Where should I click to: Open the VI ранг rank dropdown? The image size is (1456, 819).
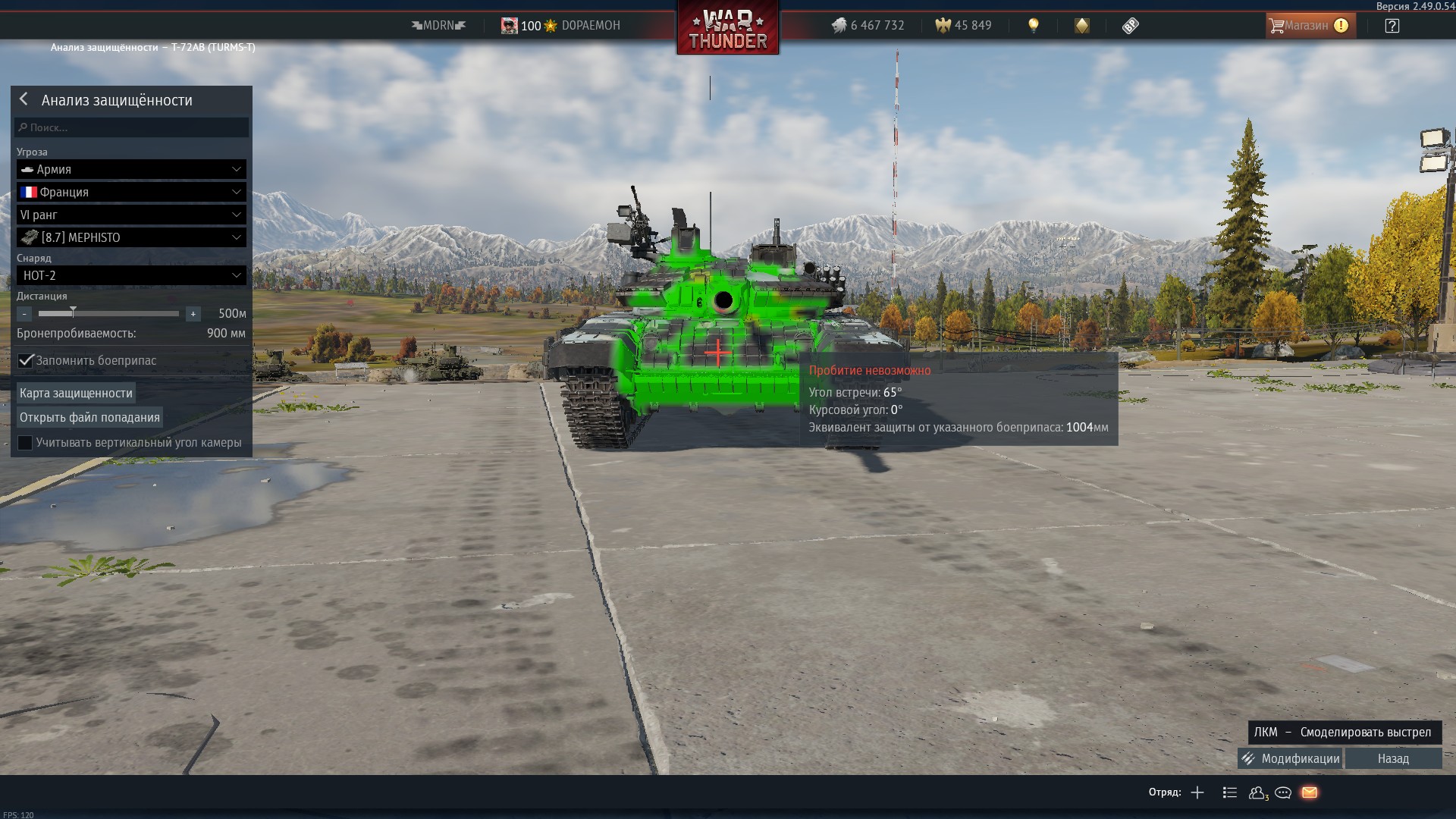pyautogui.click(x=131, y=215)
